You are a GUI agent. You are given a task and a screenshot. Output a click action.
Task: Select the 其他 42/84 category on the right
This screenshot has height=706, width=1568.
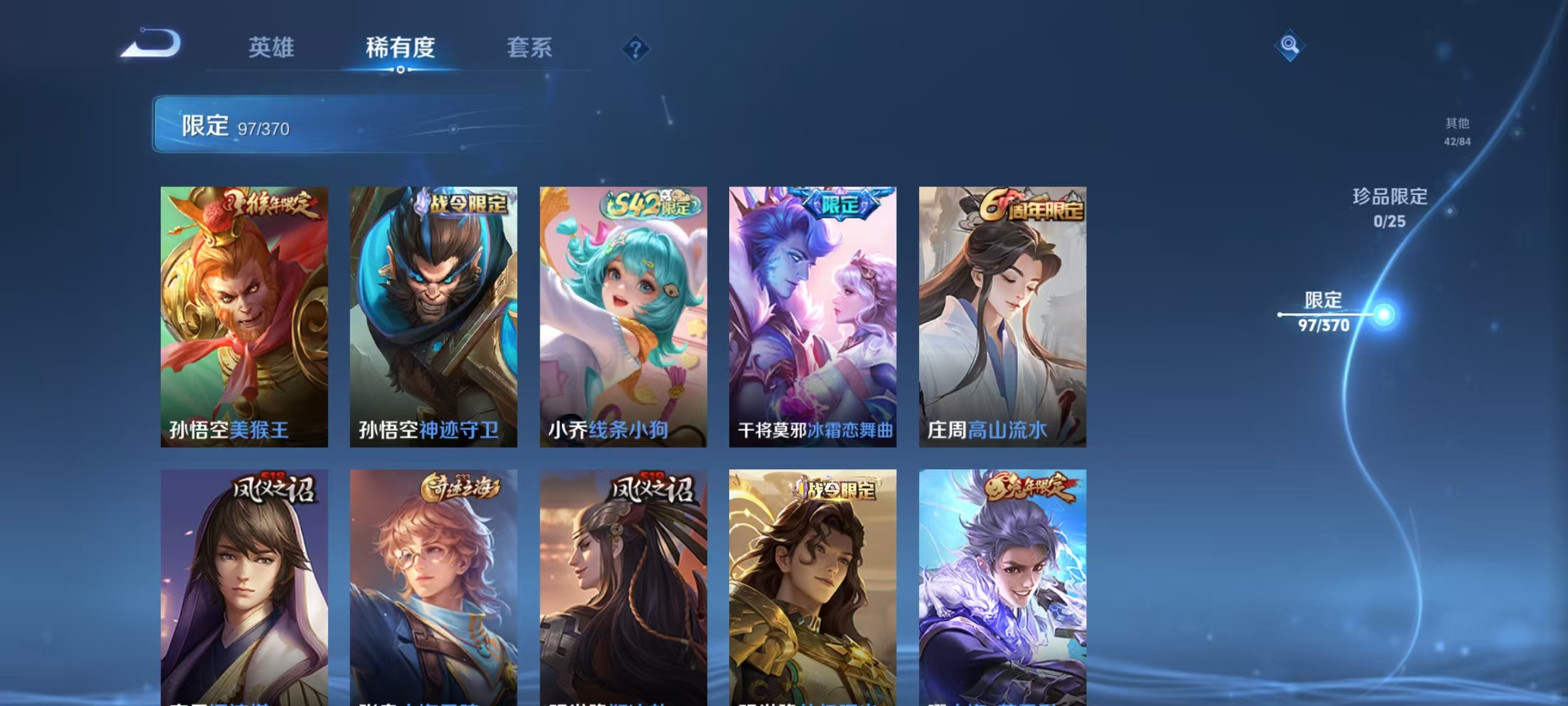1457,129
